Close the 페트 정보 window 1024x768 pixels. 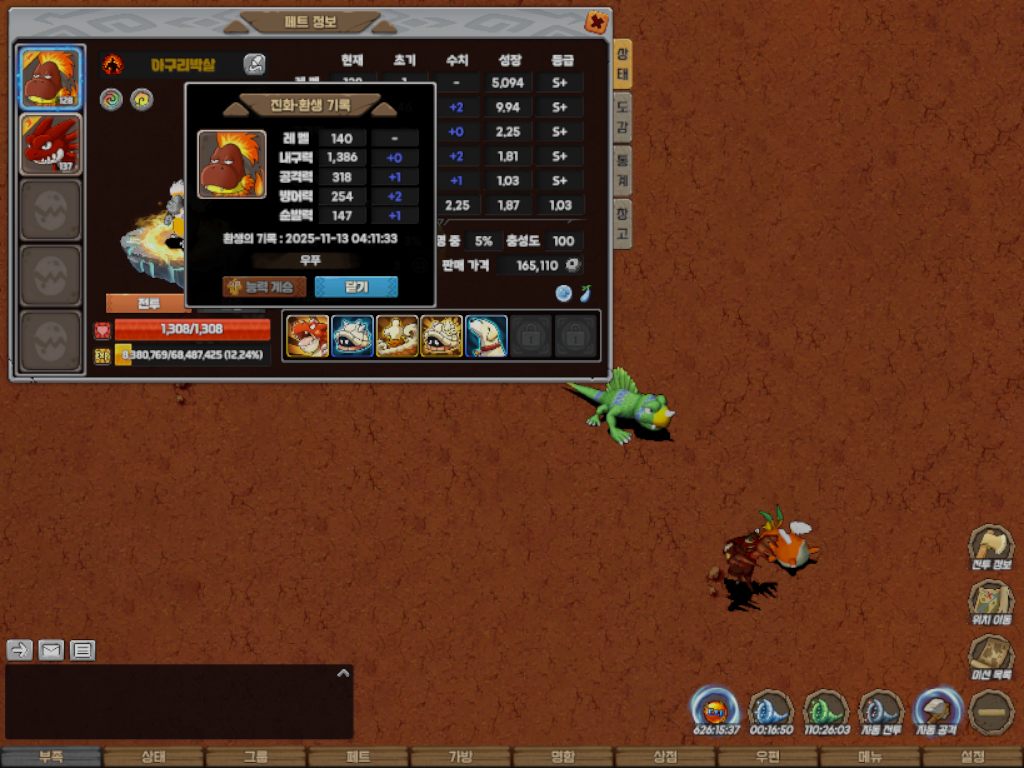pyautogui.click(x=596, y=22)
